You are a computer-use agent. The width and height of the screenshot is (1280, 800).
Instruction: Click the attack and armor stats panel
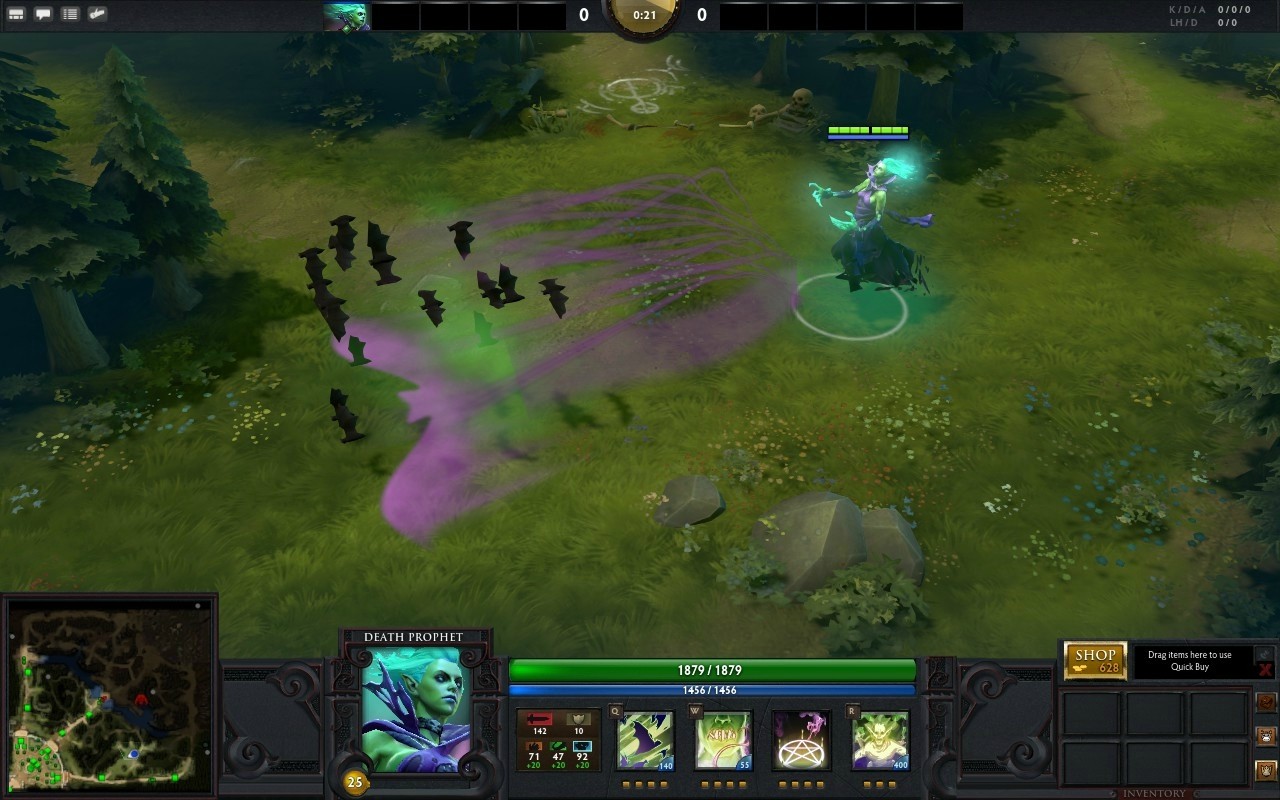click(558, 740)
